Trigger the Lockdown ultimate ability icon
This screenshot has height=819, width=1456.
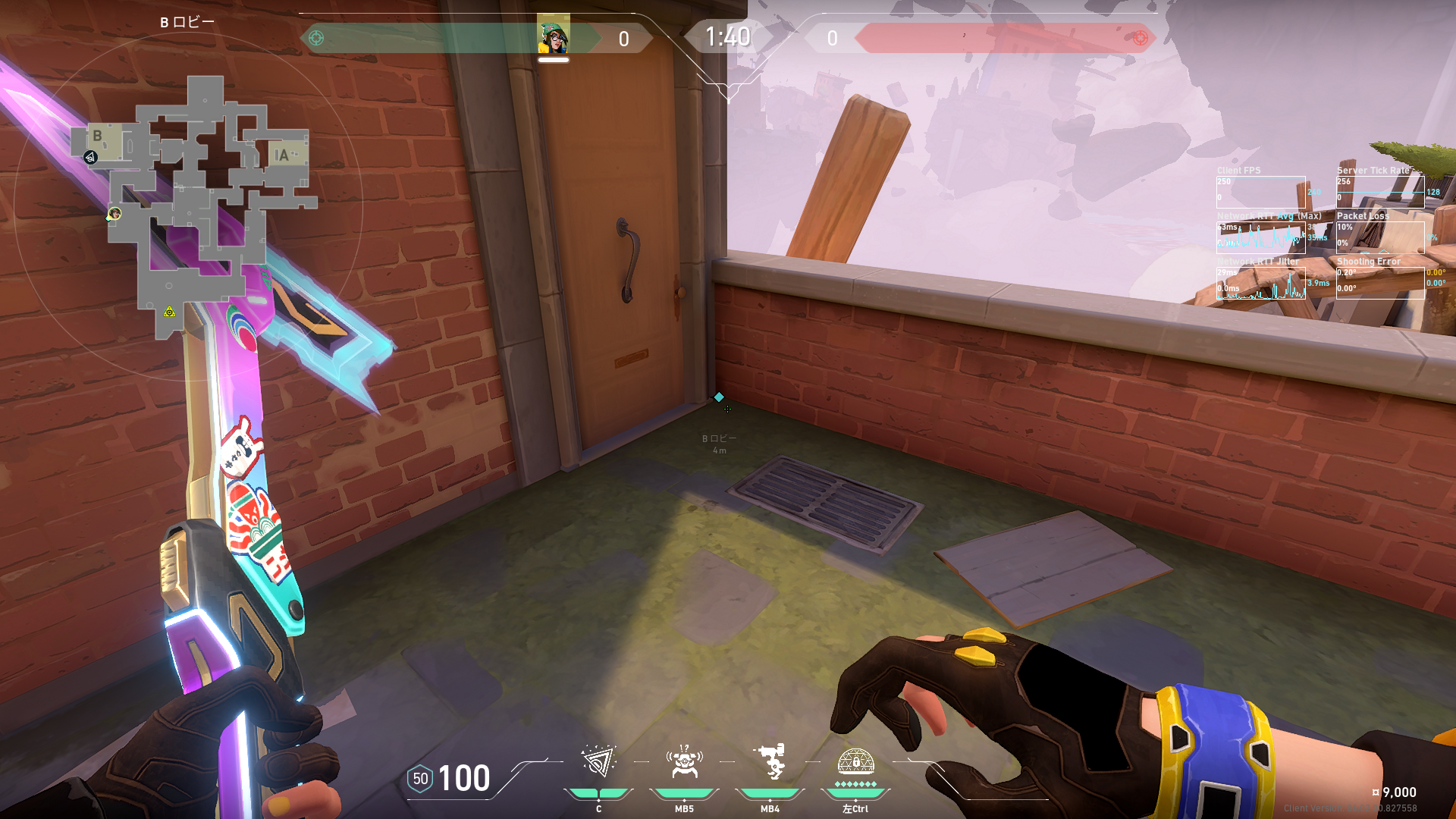tap(855, 762)
